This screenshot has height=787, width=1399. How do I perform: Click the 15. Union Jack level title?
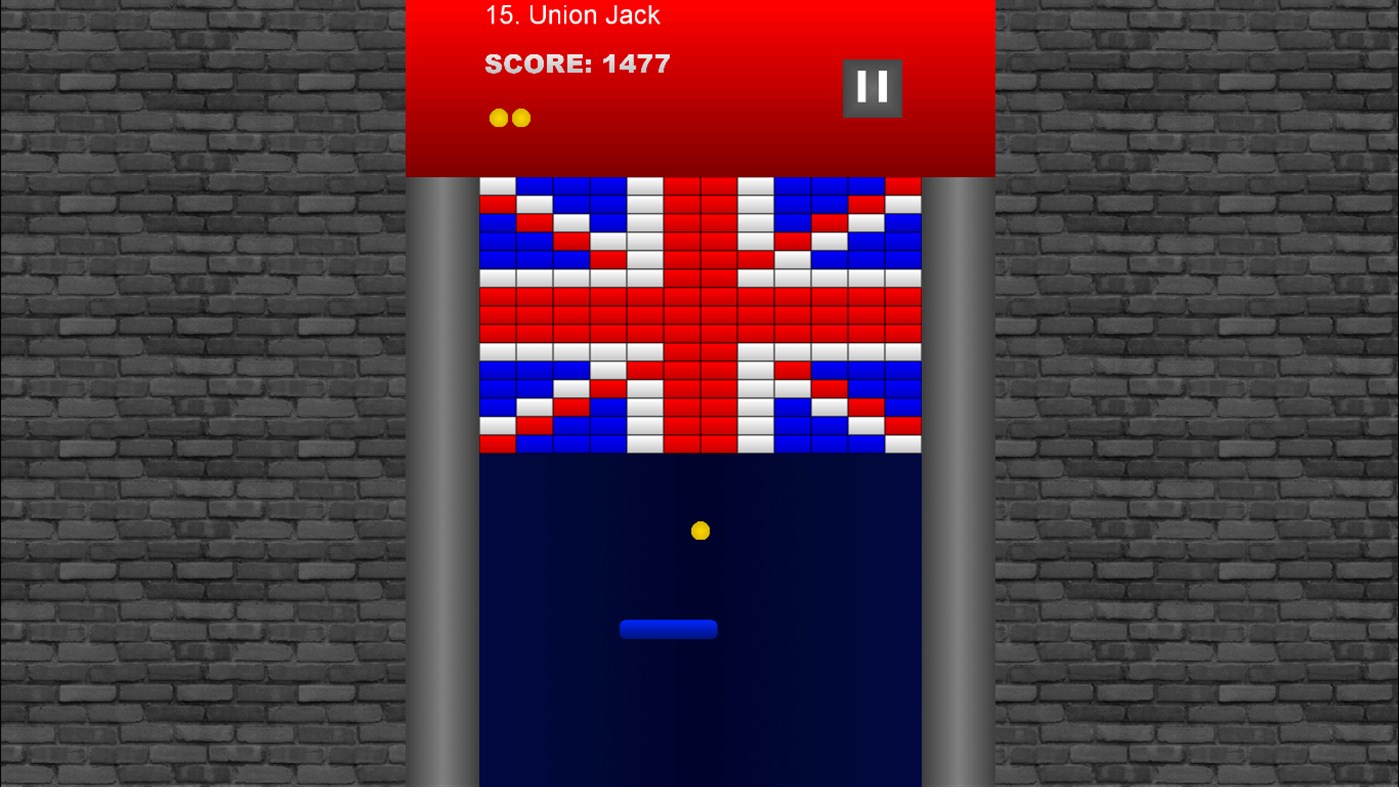click(x=572, y=15)
